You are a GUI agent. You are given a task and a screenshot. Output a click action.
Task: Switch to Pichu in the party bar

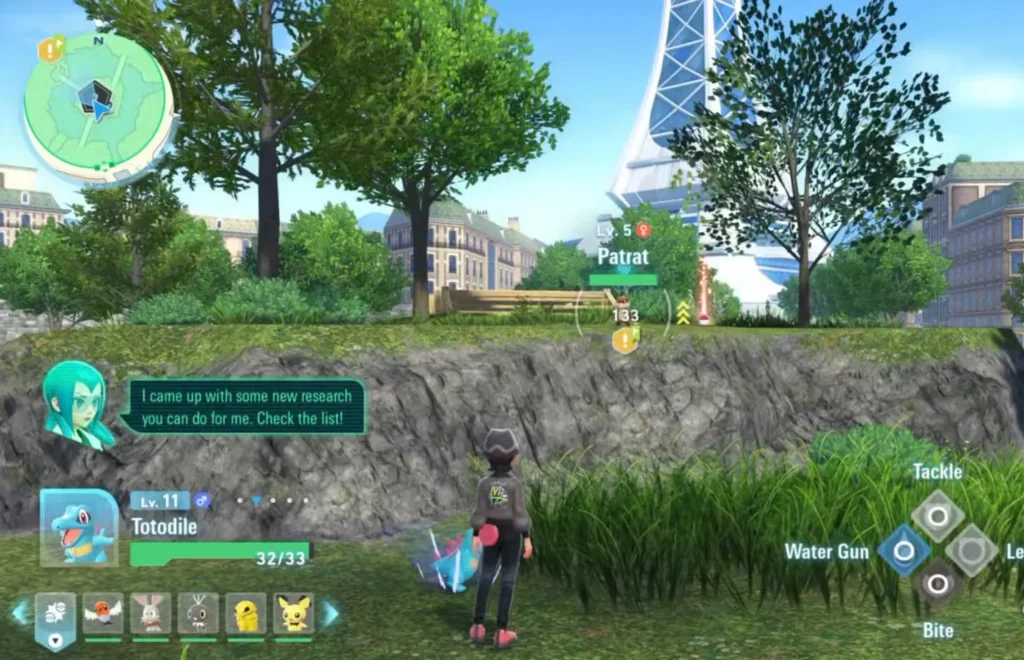(x=293, y=613)
